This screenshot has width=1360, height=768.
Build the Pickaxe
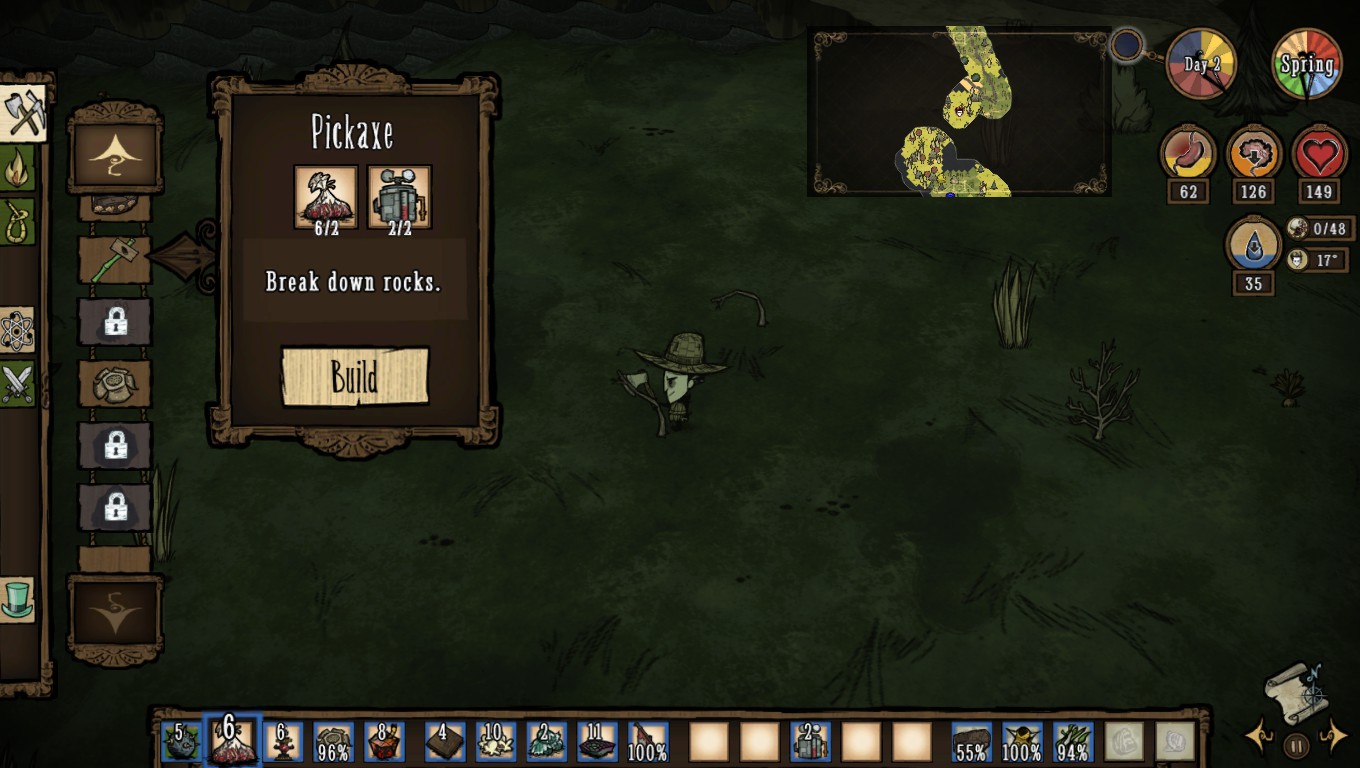[x=355, y=377]
